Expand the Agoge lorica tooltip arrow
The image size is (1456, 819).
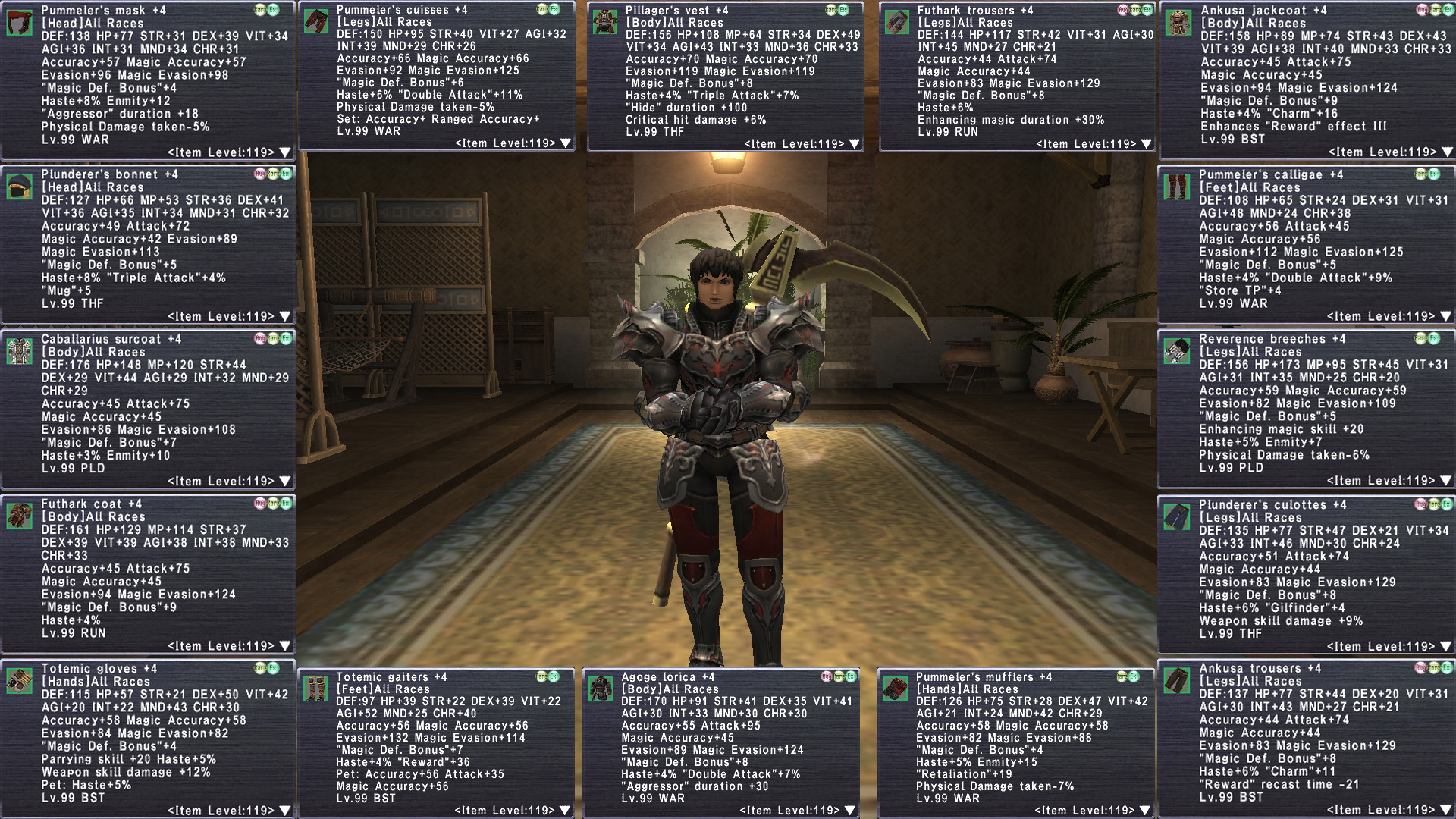pos(850,811)
